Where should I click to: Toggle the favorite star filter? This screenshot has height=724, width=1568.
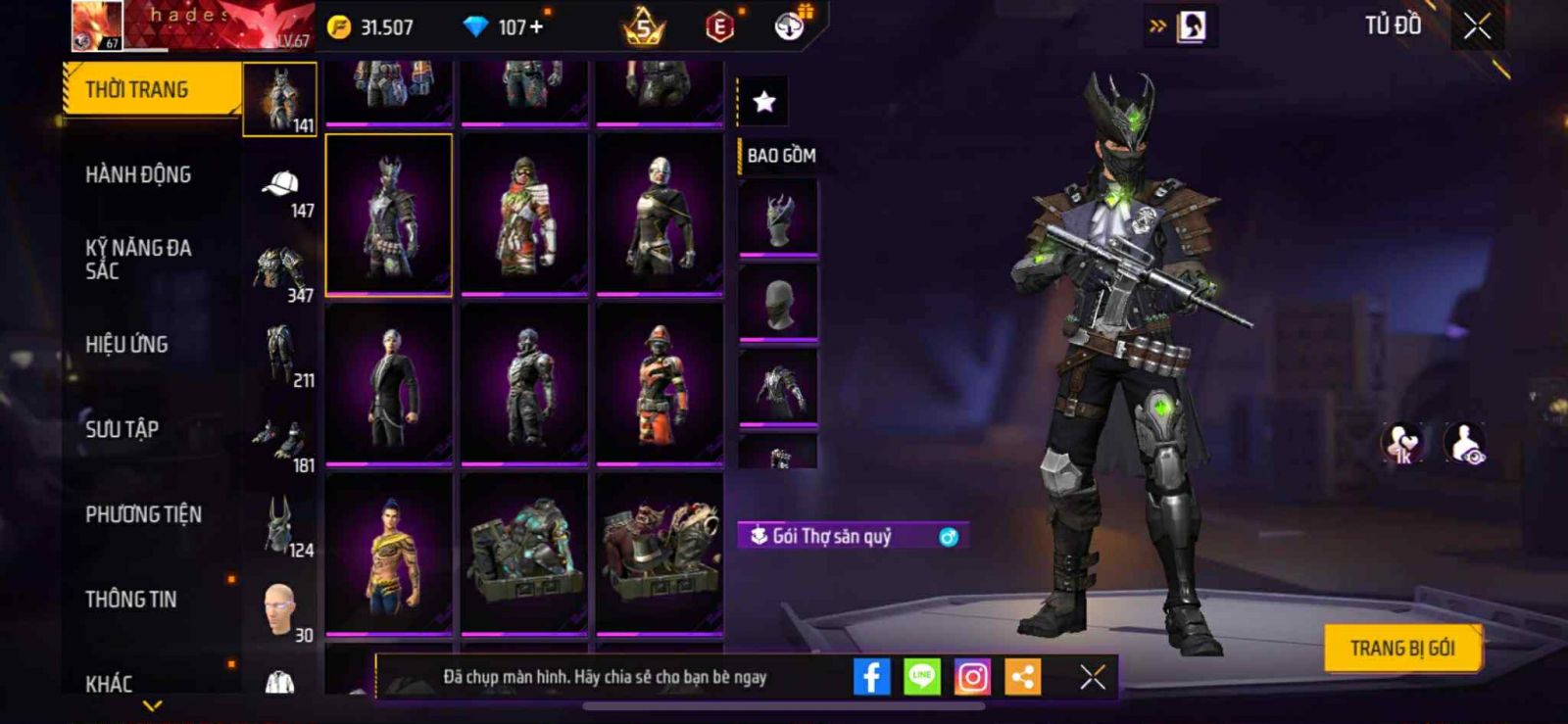click(763, 102)
